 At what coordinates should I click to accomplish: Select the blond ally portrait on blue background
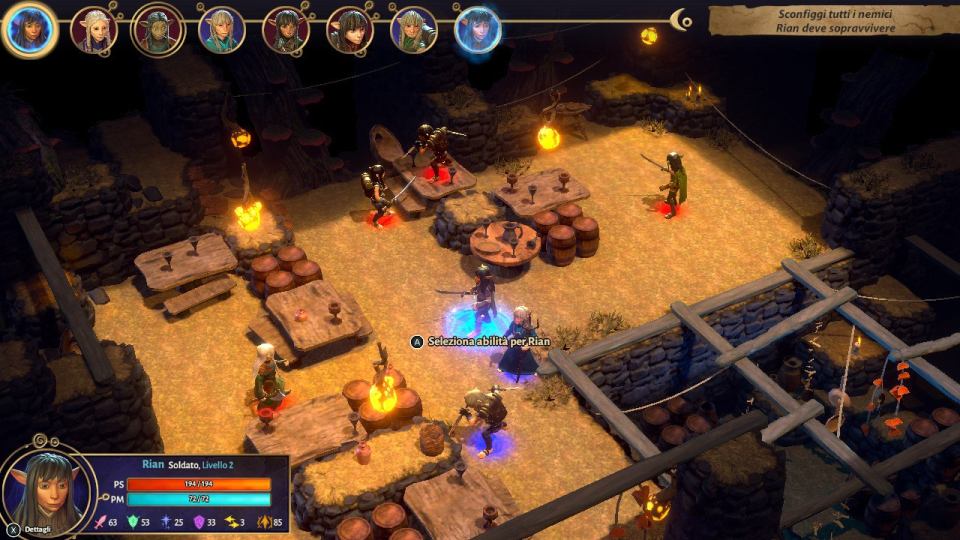pyautogui.click(x=221, y=30)
